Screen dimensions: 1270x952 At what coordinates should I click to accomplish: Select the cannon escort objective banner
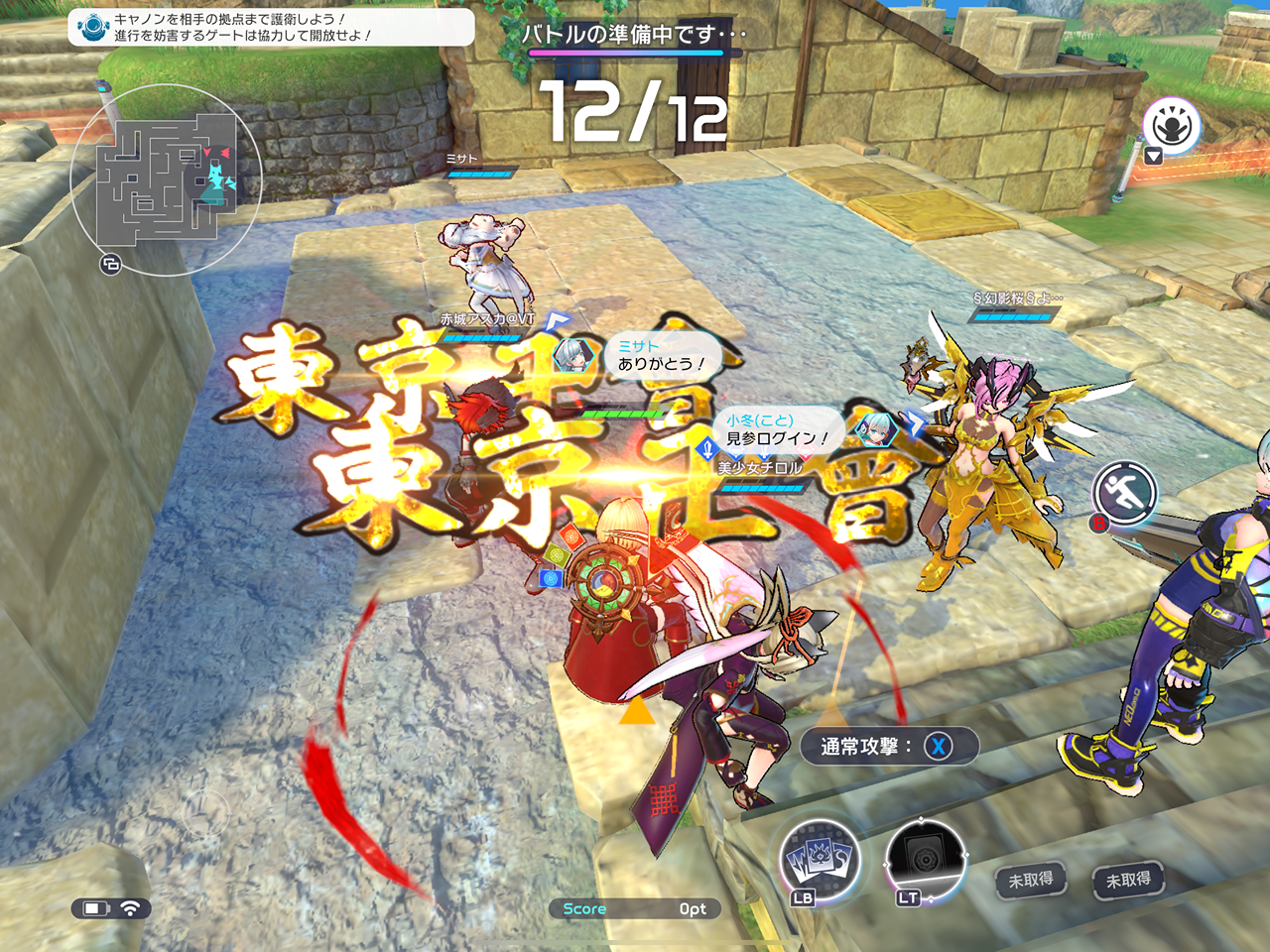270,27
